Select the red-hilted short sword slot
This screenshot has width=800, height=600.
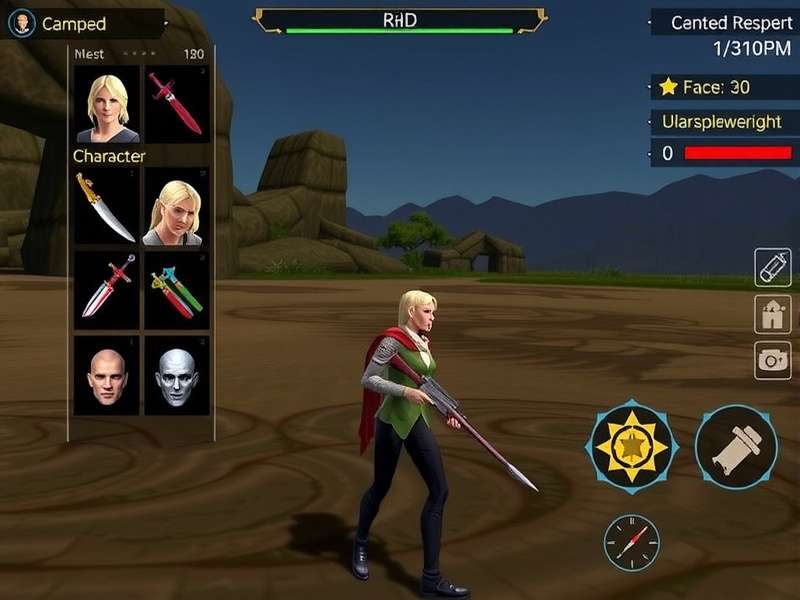(x=107, y=290)
